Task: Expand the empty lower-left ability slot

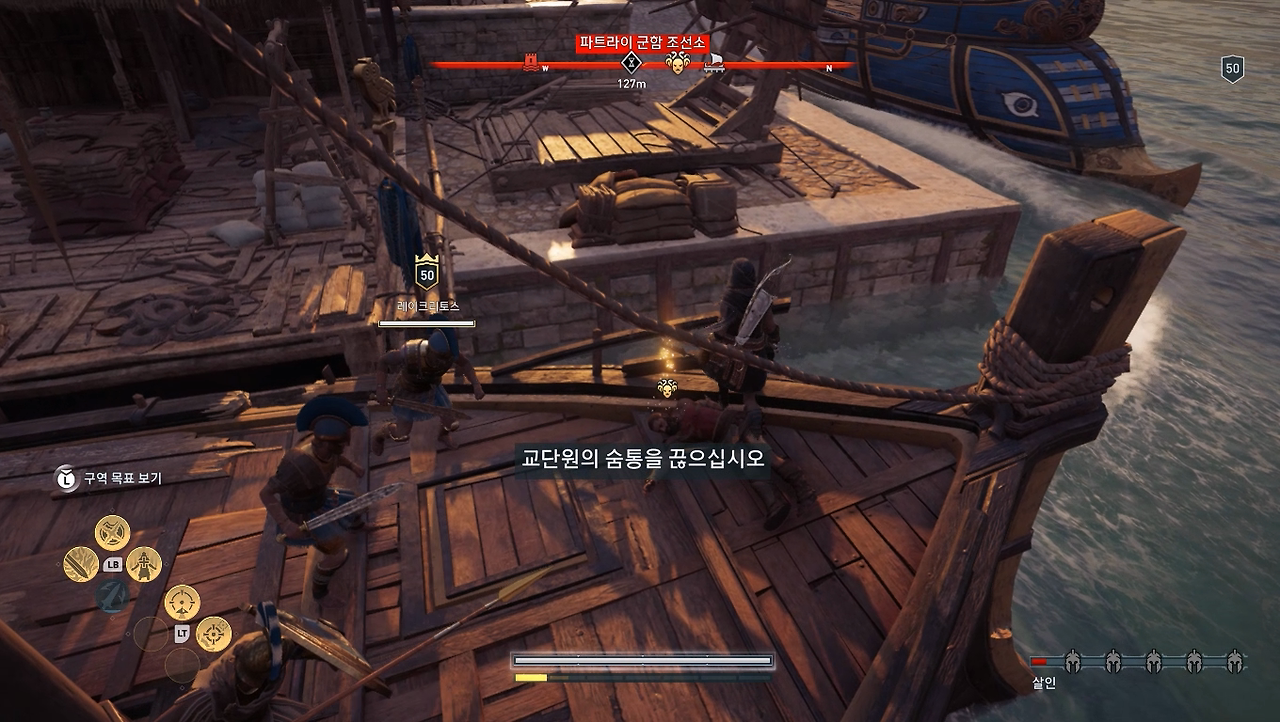Action: [x=153, y=636]
